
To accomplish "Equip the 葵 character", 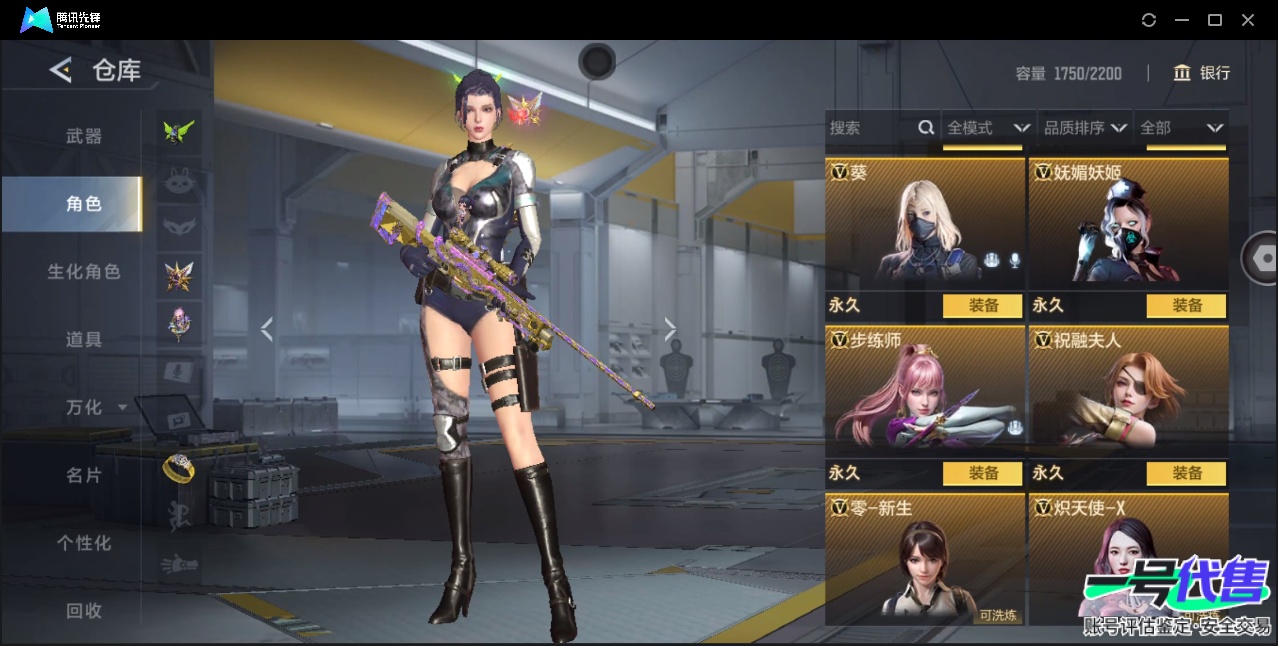I will 983,306.
